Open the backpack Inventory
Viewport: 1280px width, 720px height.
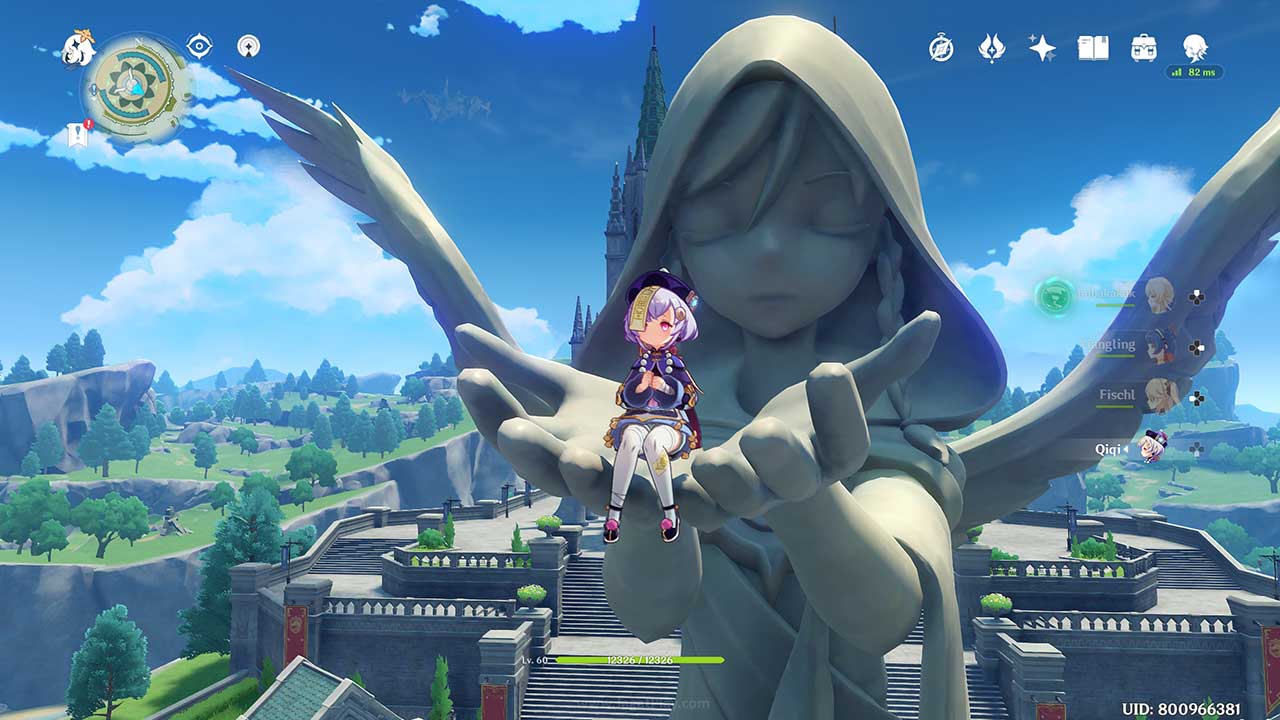click(1144, 48)
